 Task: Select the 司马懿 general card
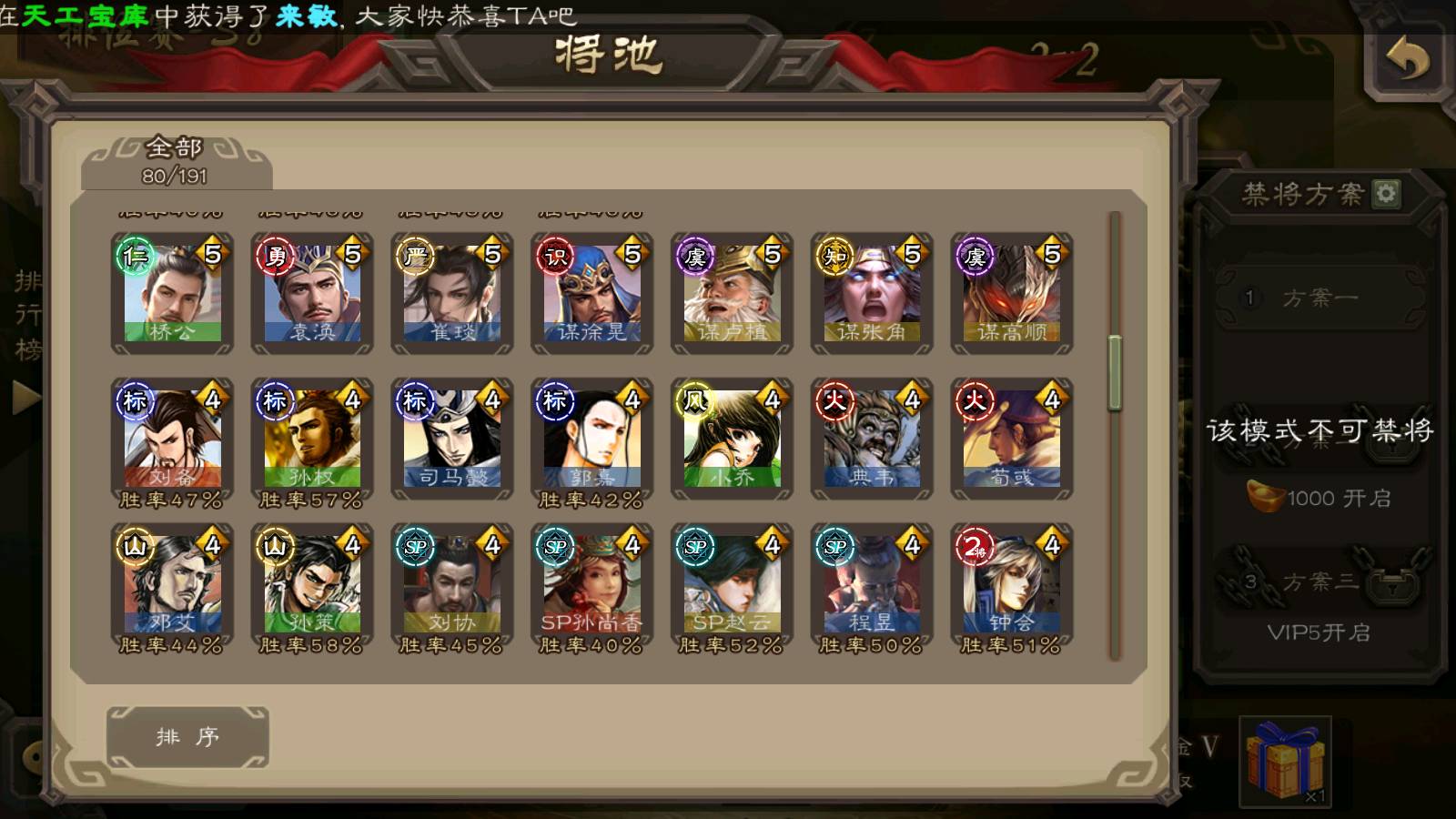tap(452, 439)
